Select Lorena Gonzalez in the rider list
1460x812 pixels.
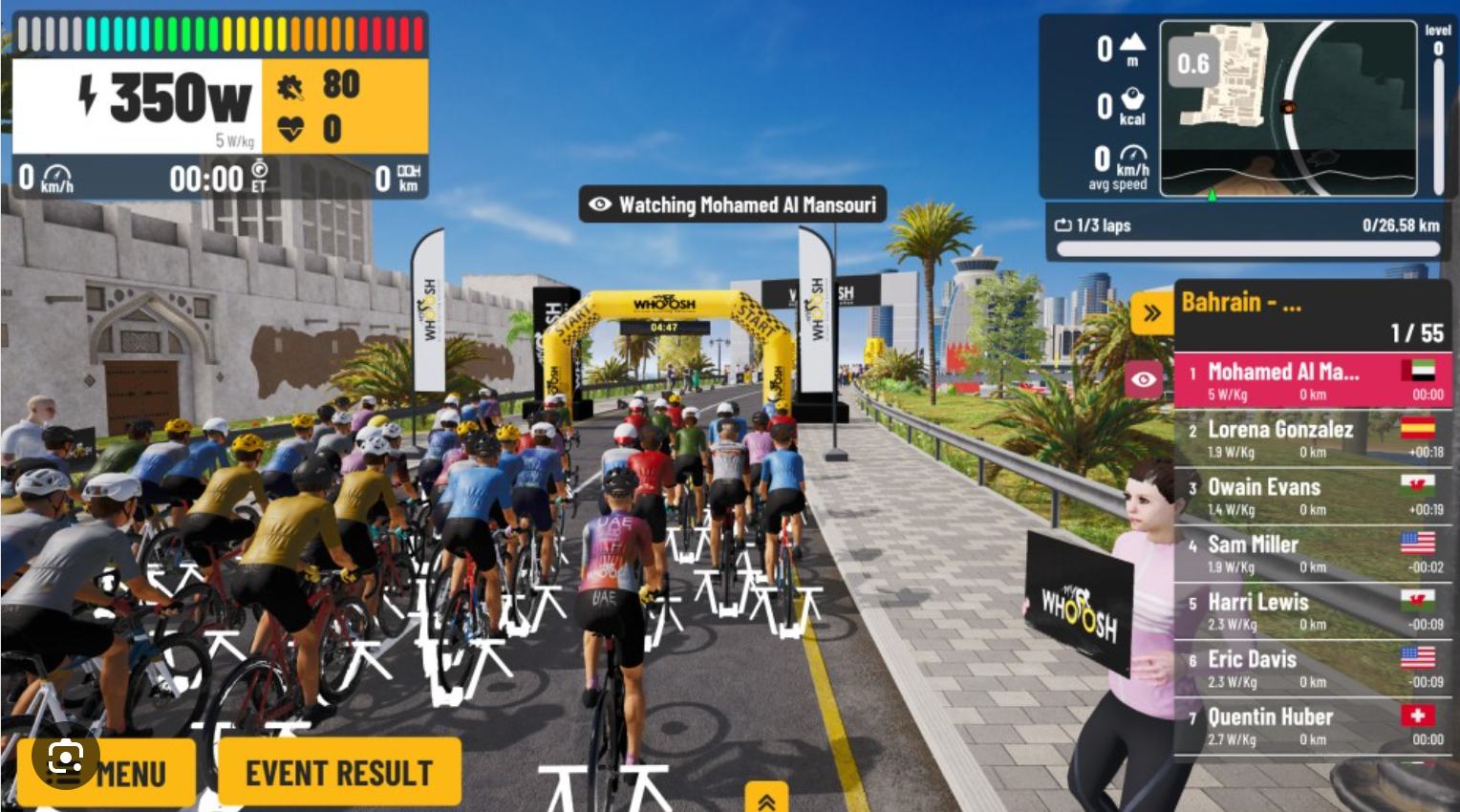pyautogui.click(x=1312, y=438)
